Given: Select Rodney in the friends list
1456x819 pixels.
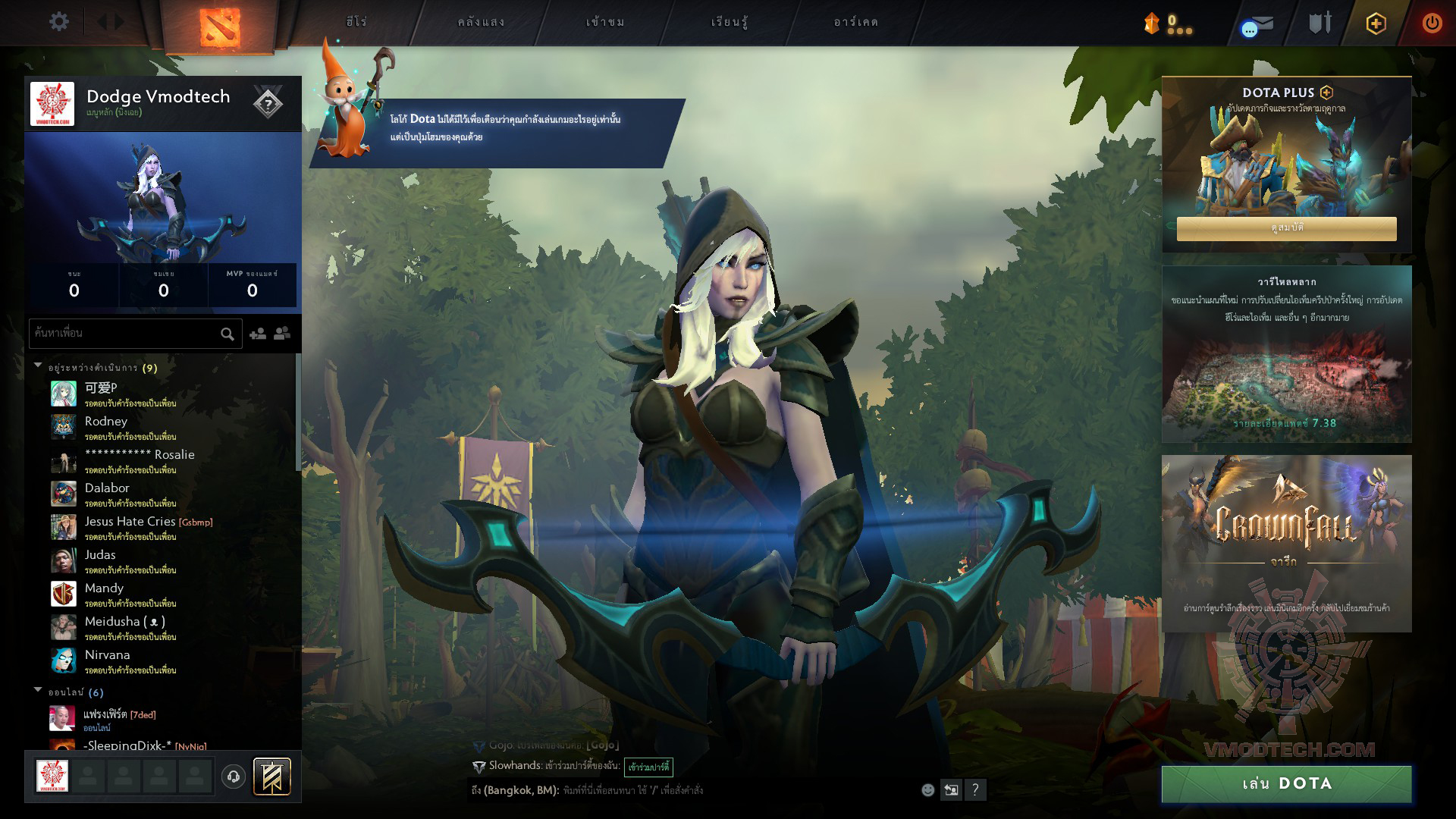Looking at the screenshot, I should coord(106,422).
